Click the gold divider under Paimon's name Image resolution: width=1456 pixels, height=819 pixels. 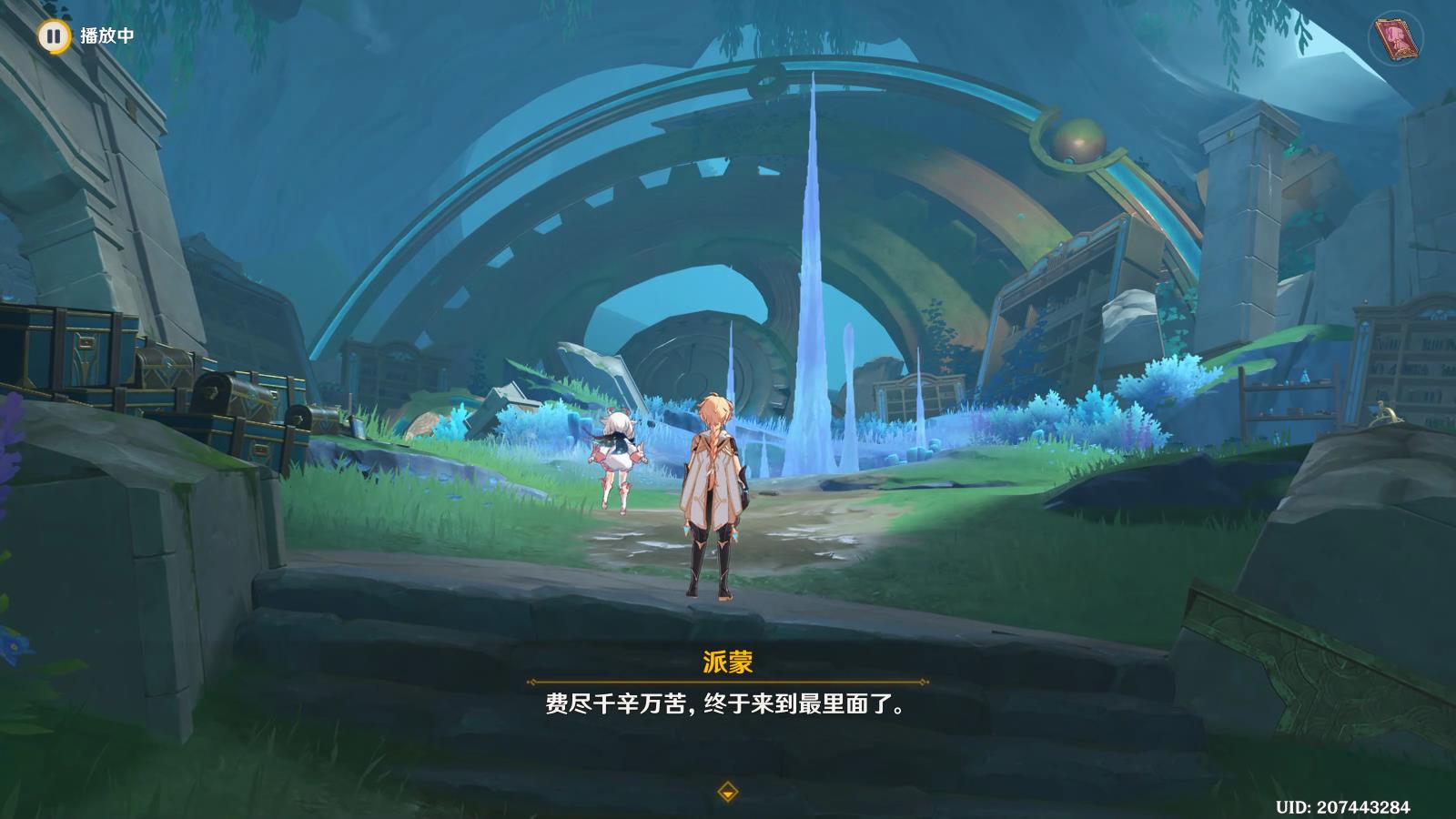(727, 679)
